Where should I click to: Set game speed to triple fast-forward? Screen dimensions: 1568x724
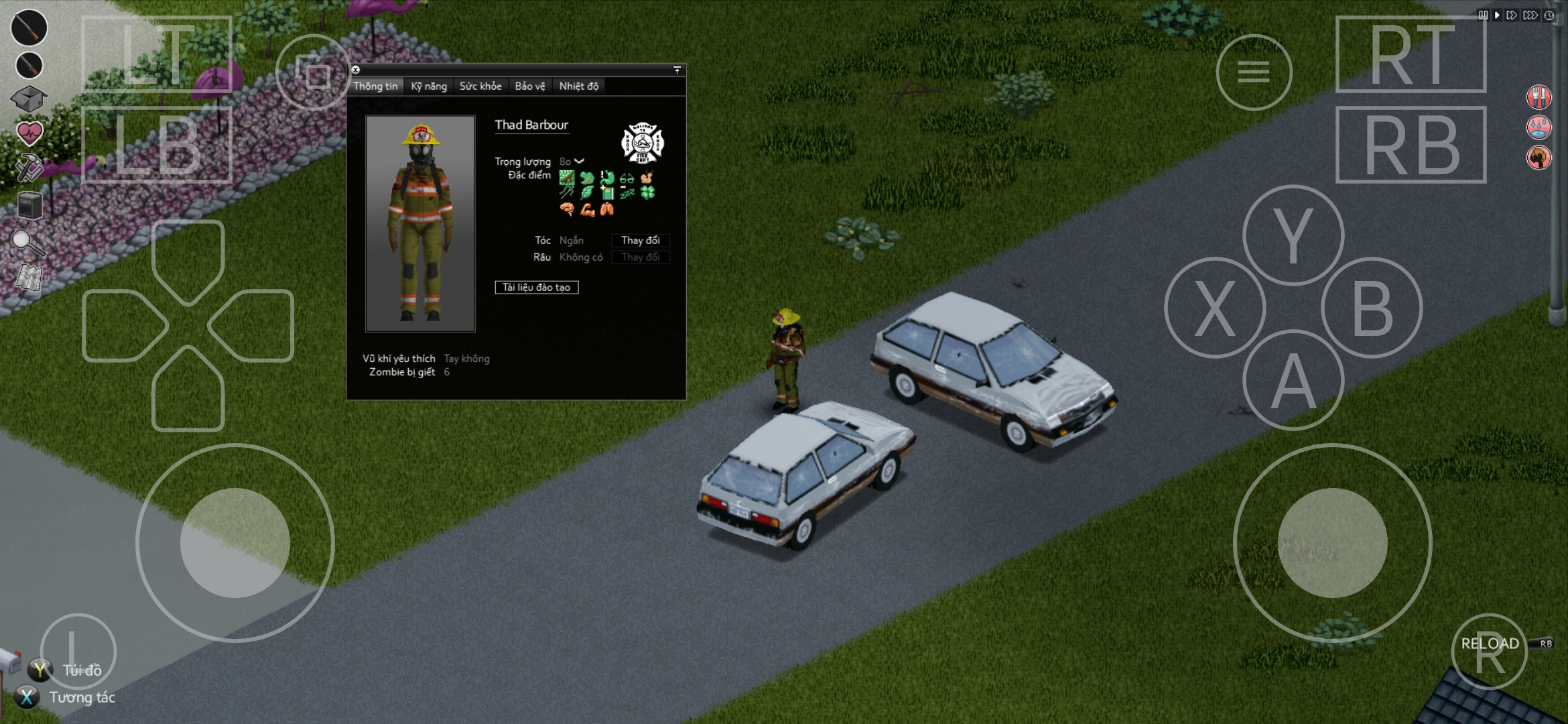pyautogui.click(x=1530, y=15)
